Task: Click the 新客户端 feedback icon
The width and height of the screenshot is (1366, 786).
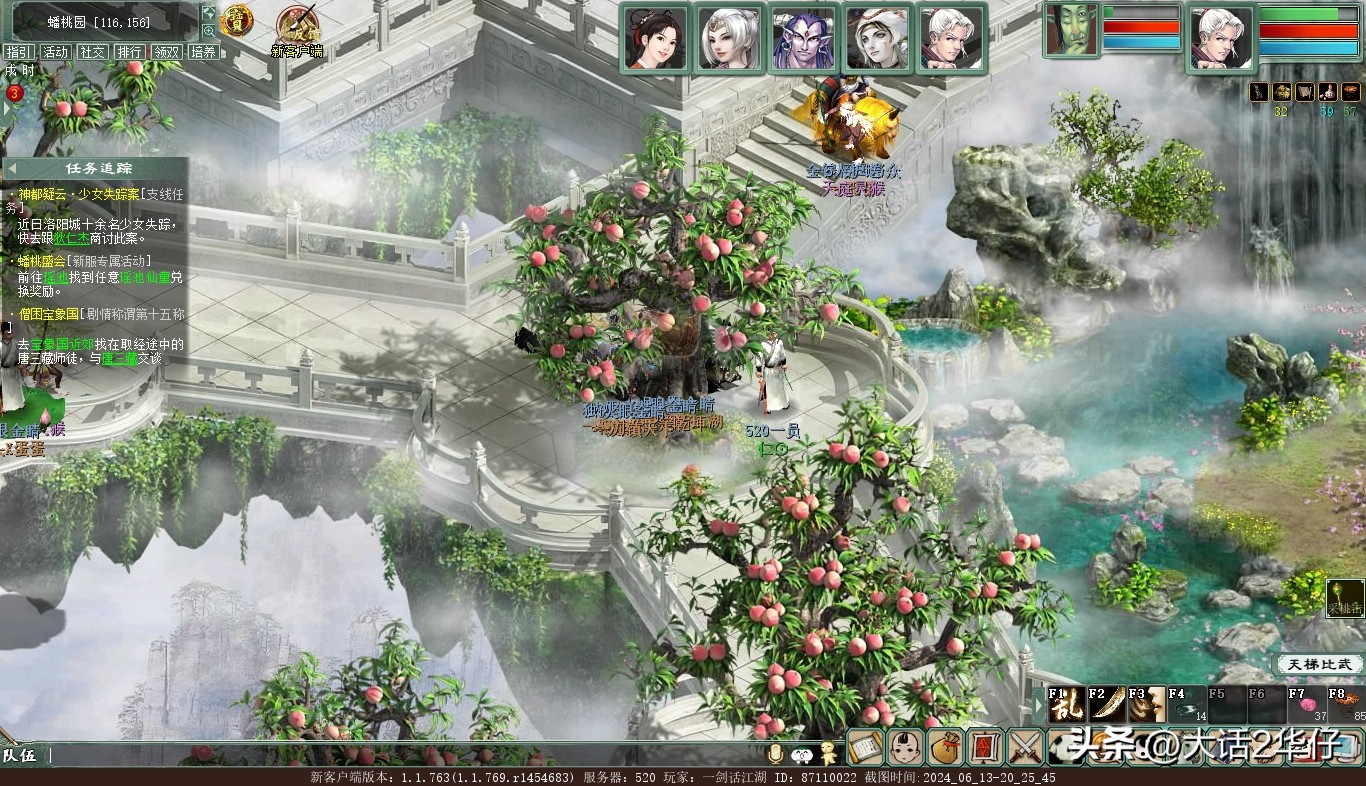Action: coord(296,27)
